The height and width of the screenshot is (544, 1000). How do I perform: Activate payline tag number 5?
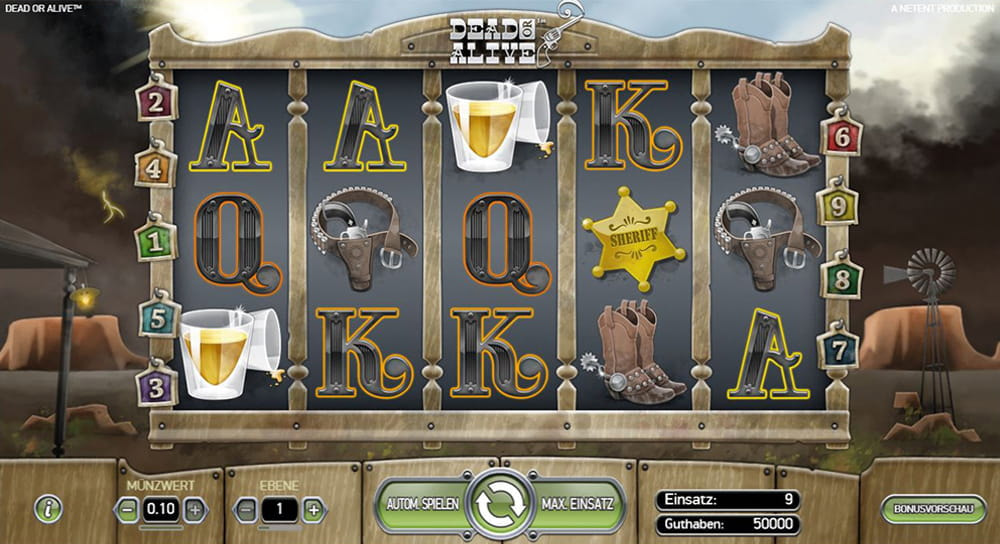point(158,317)
